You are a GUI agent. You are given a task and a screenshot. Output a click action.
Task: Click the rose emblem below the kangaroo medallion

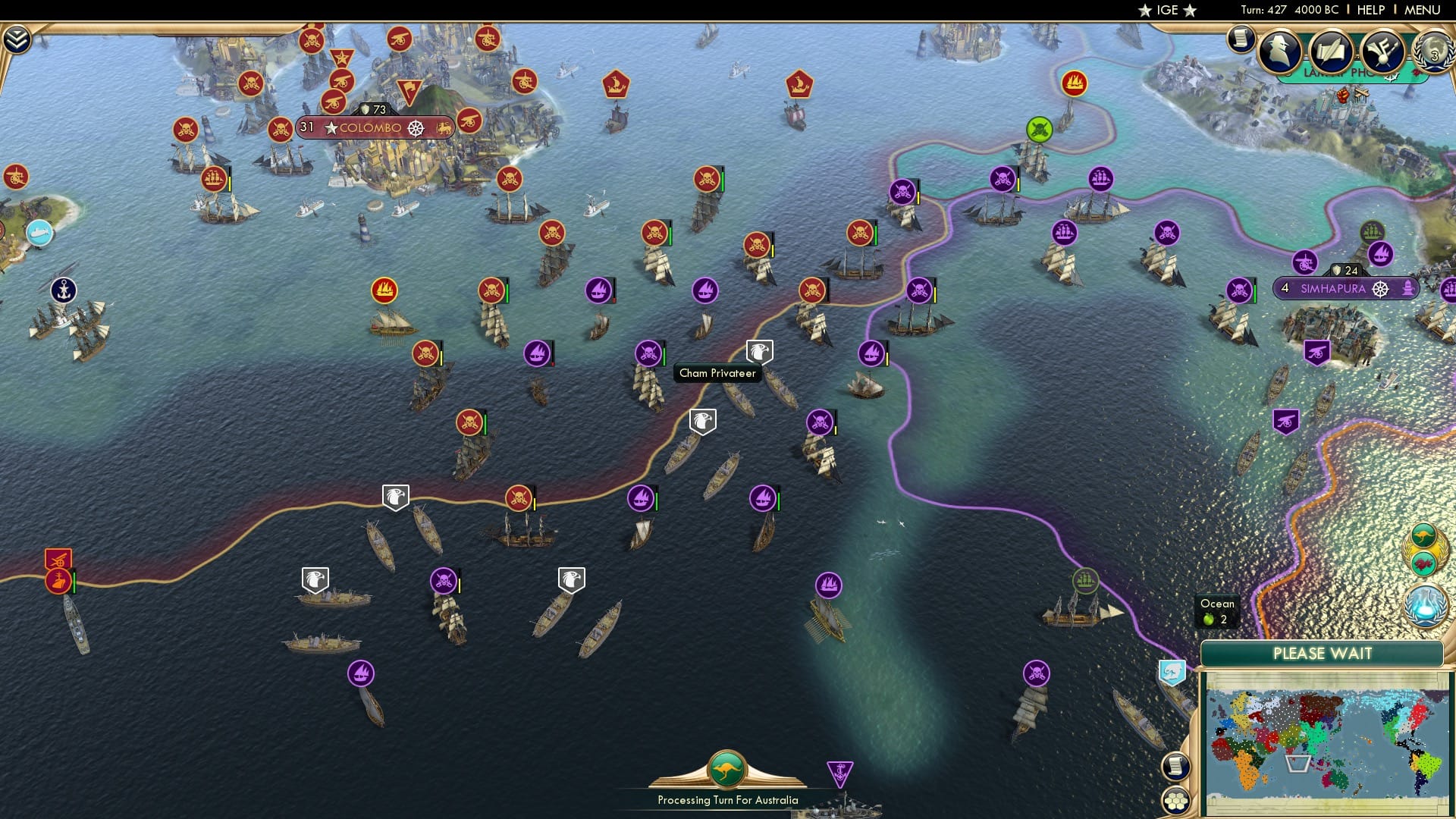pyautogui.click(x=1424, y=565)
